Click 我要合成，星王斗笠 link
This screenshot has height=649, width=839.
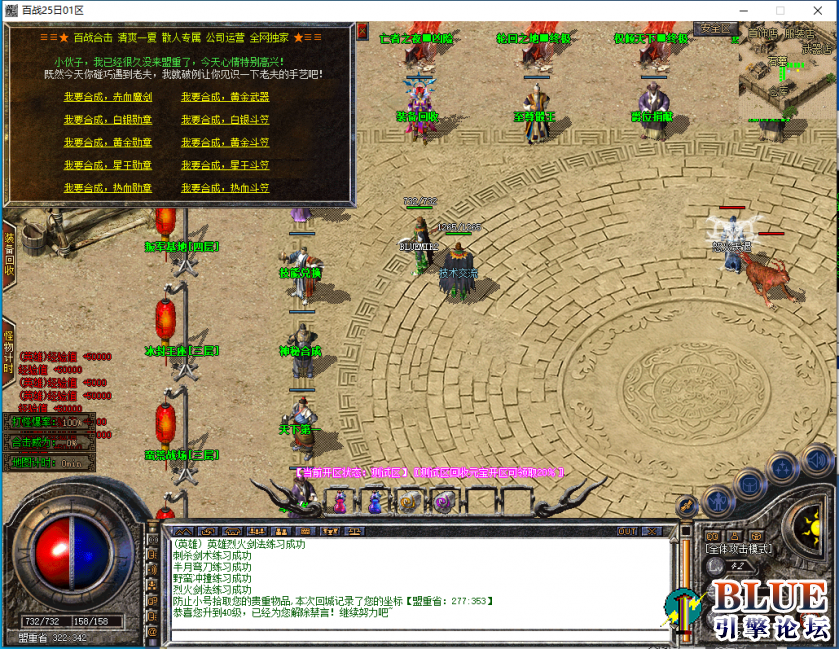click(x=225, y=165)
